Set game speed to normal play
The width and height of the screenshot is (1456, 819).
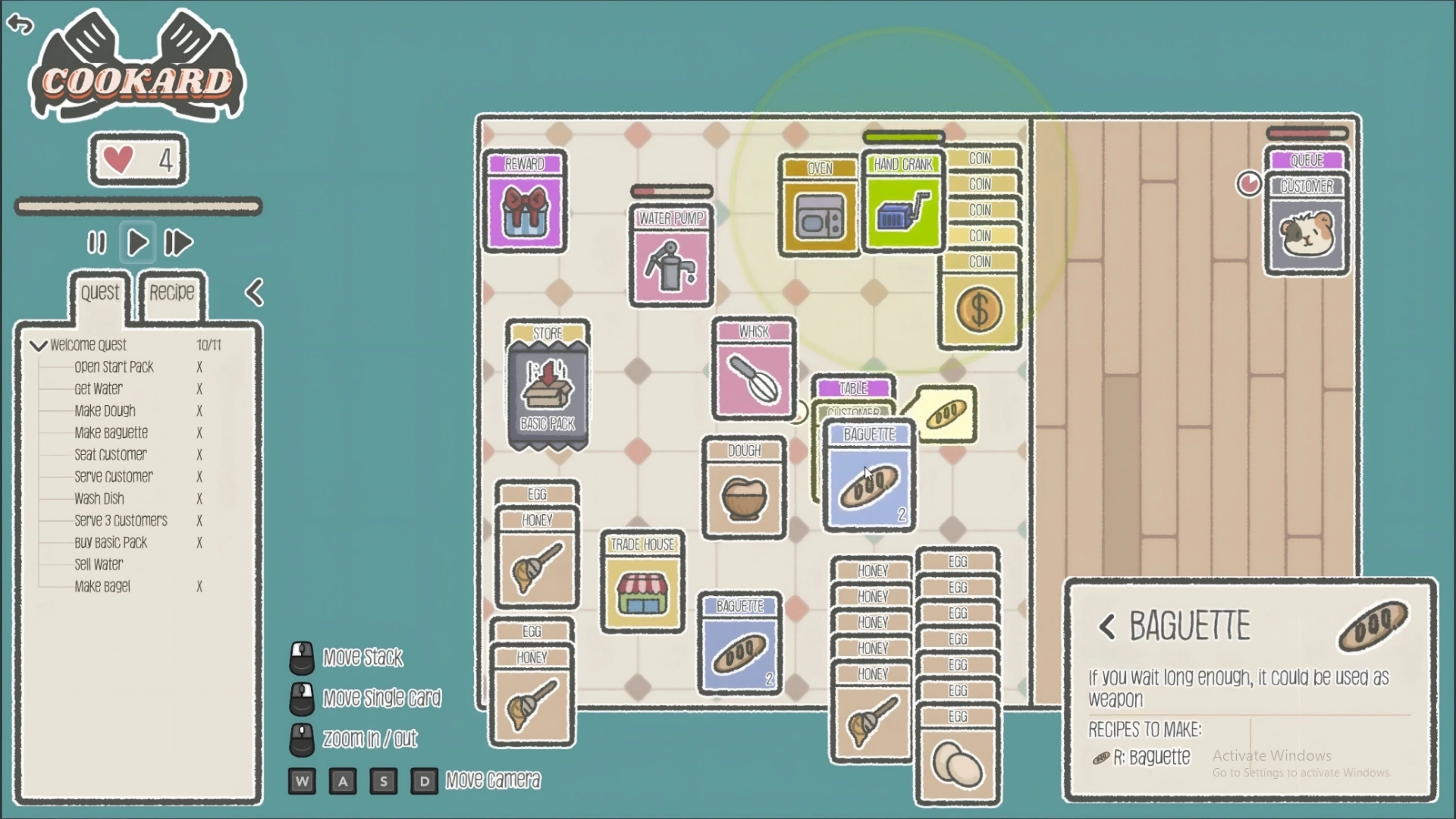[x=137, y=243]
